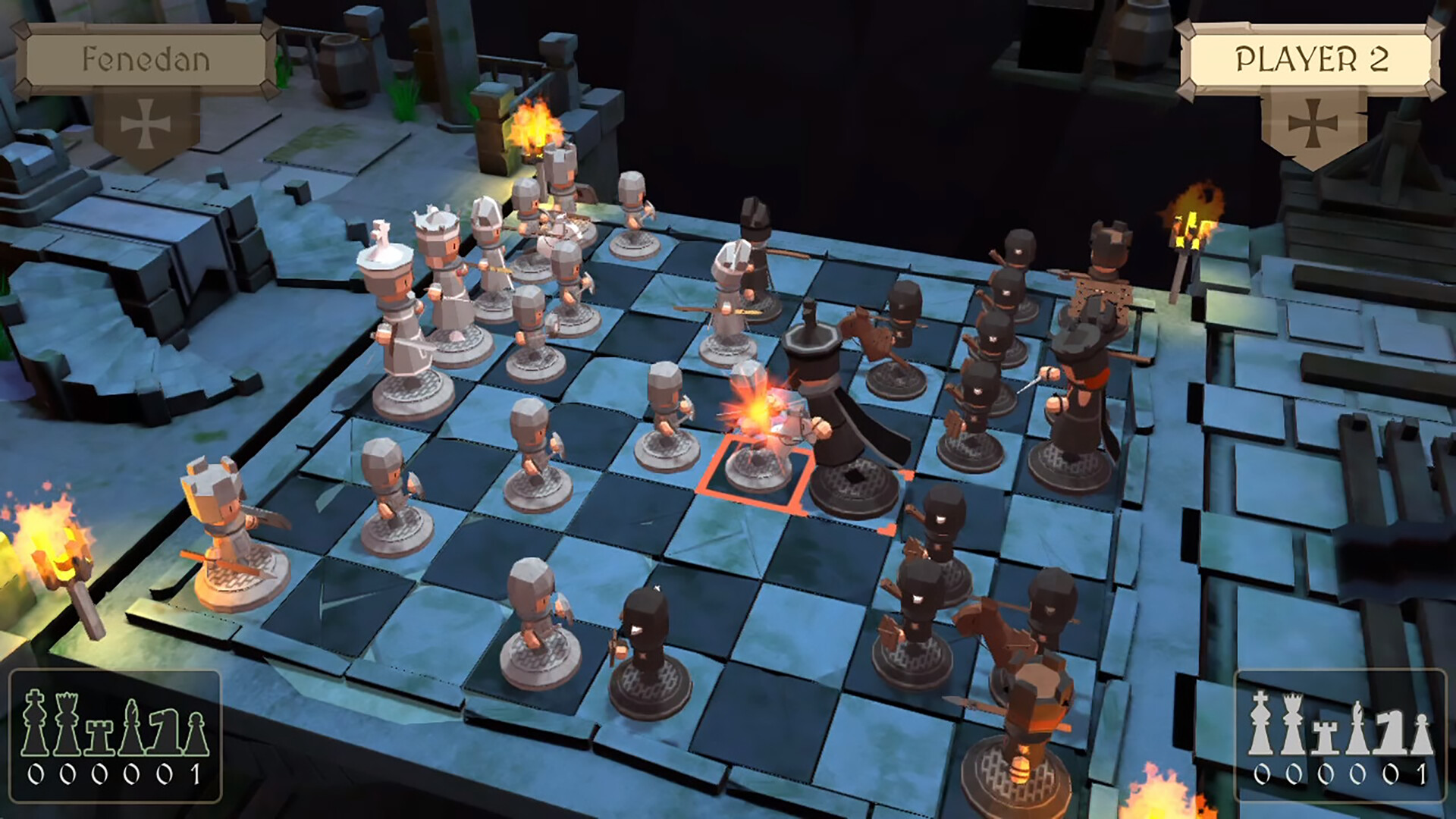Click the white bishop icon in the capture panel

pos(1357,728)
